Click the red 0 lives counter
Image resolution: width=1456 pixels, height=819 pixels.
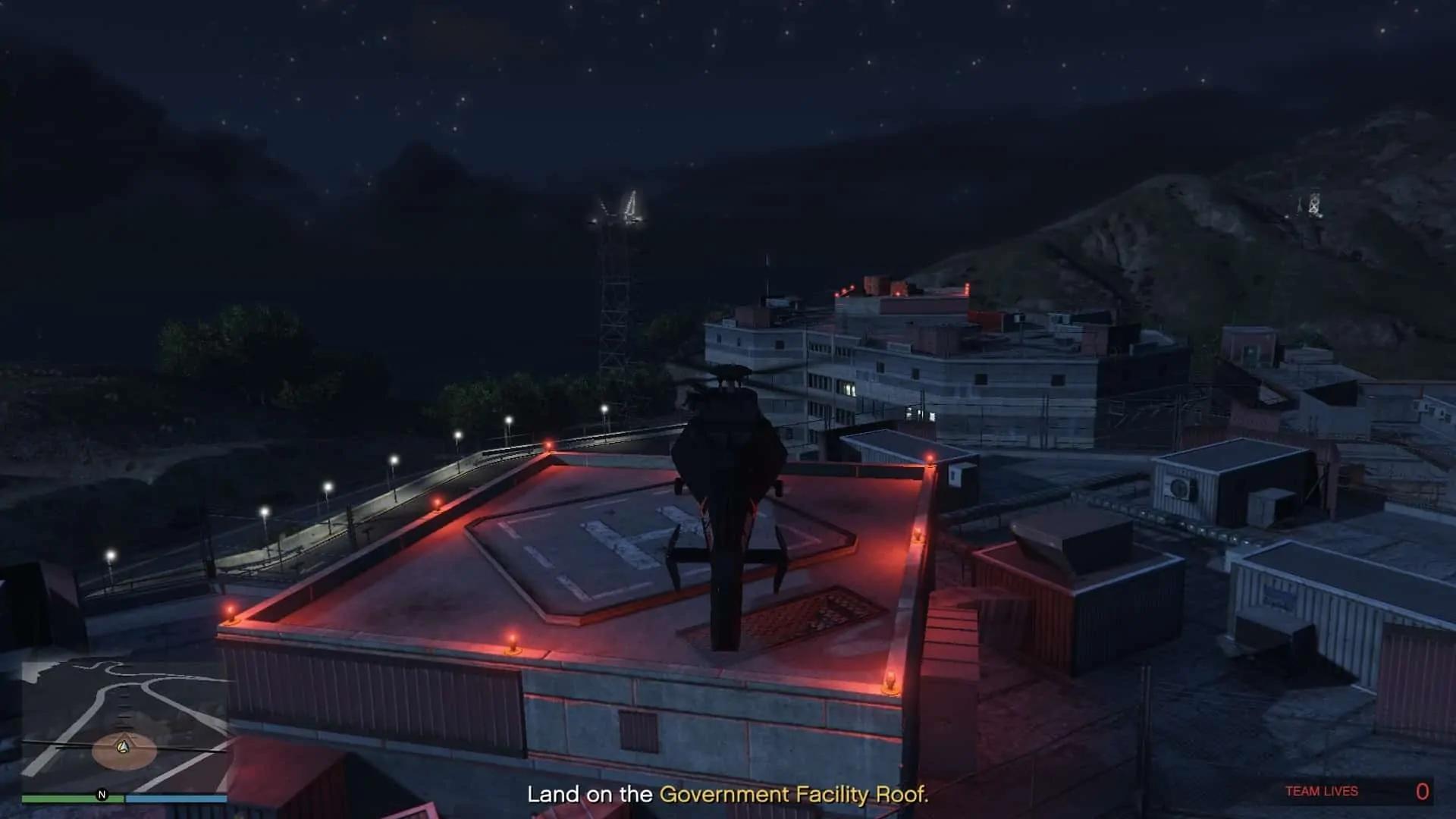pos(1423,792)
